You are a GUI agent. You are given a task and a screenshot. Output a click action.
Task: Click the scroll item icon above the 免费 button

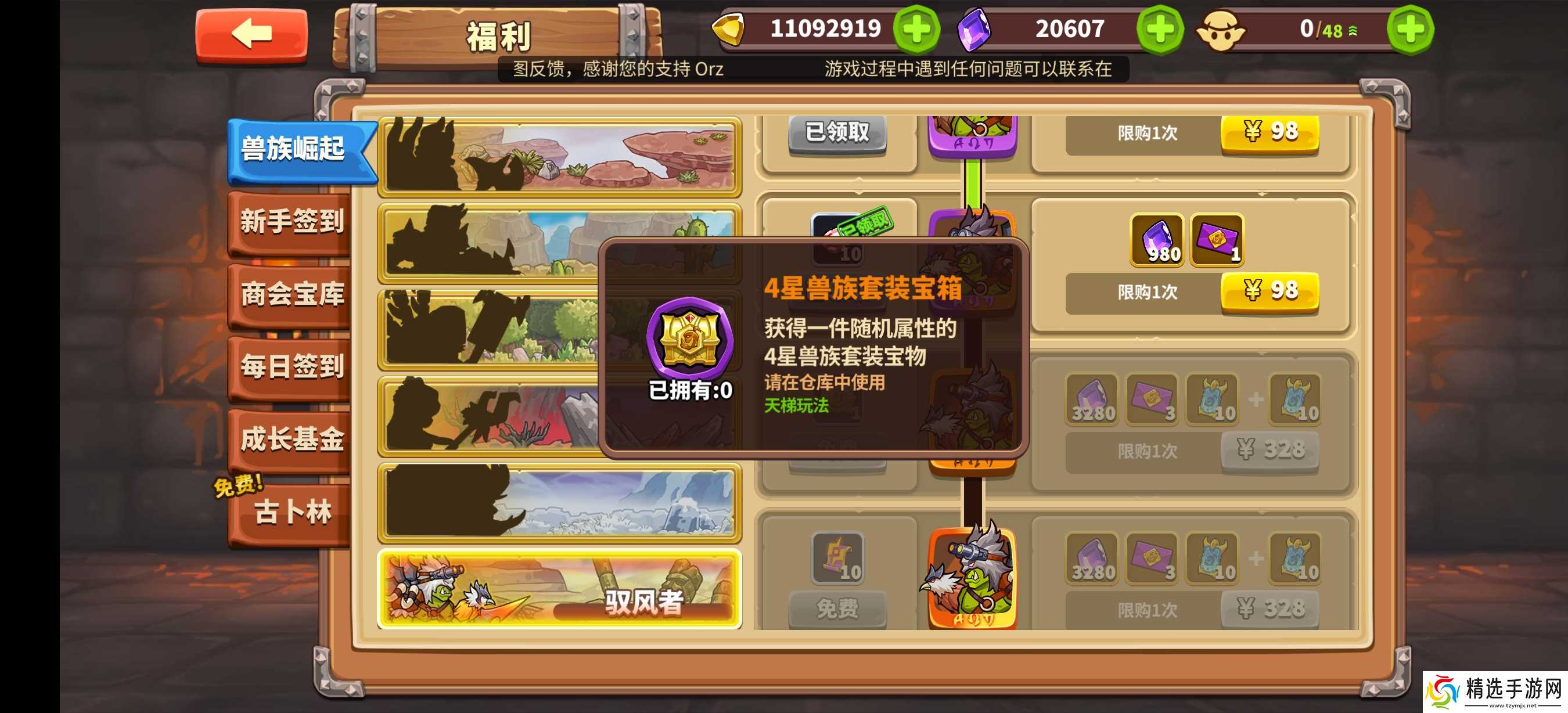click(x=837, y=559)
